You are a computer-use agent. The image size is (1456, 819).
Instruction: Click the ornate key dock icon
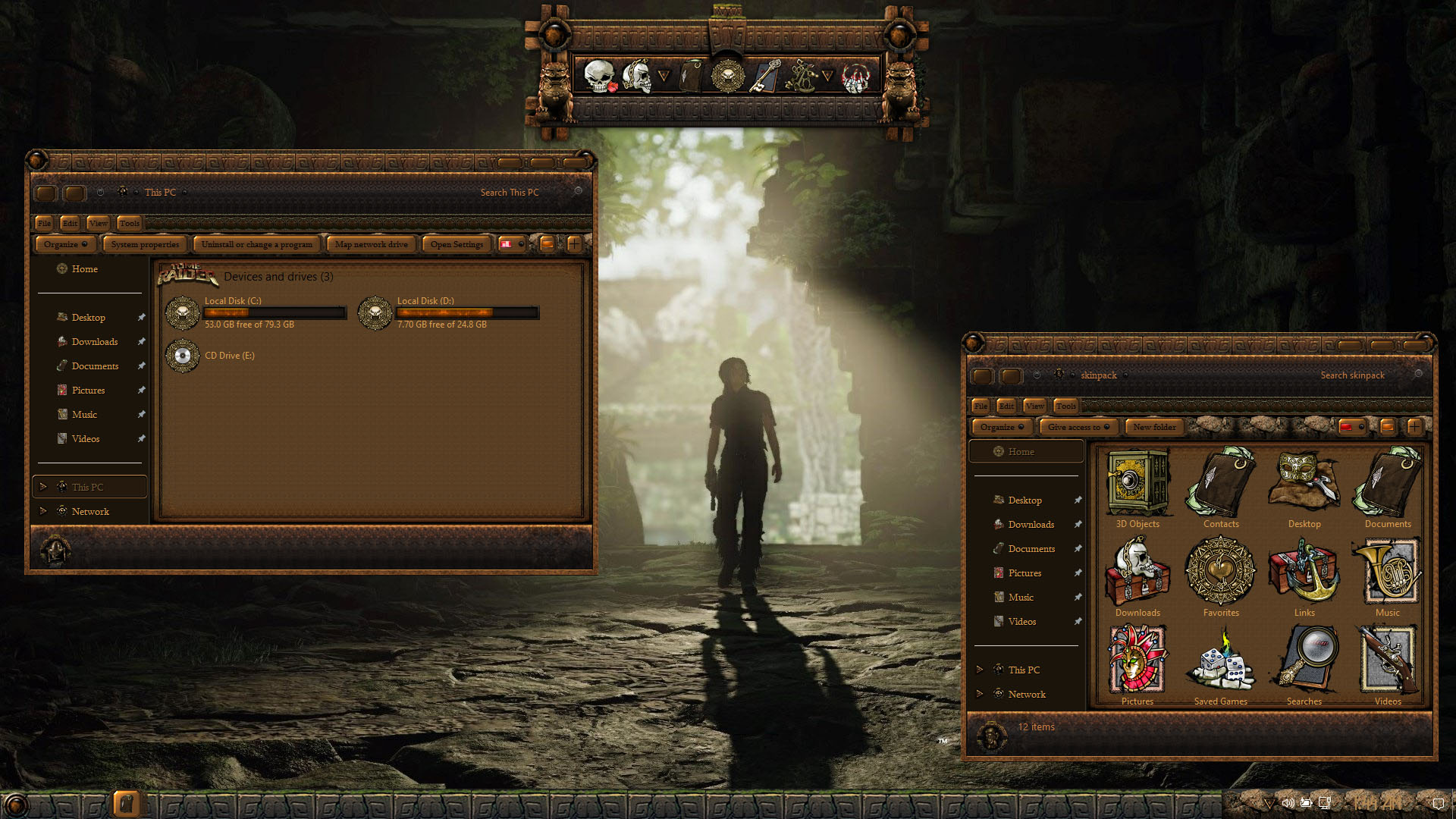(764, 77)
